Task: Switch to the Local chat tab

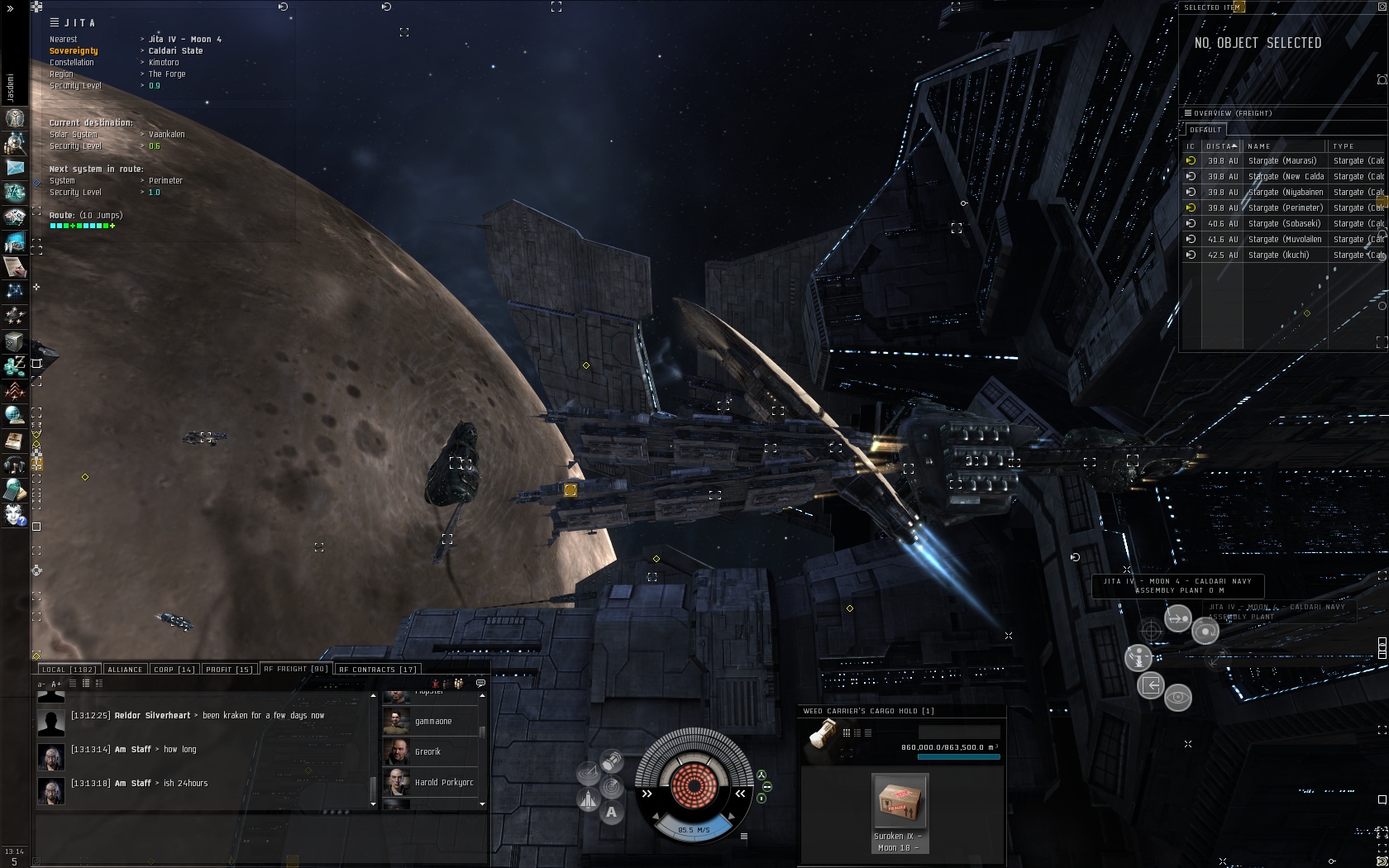Action: (69, 670)
